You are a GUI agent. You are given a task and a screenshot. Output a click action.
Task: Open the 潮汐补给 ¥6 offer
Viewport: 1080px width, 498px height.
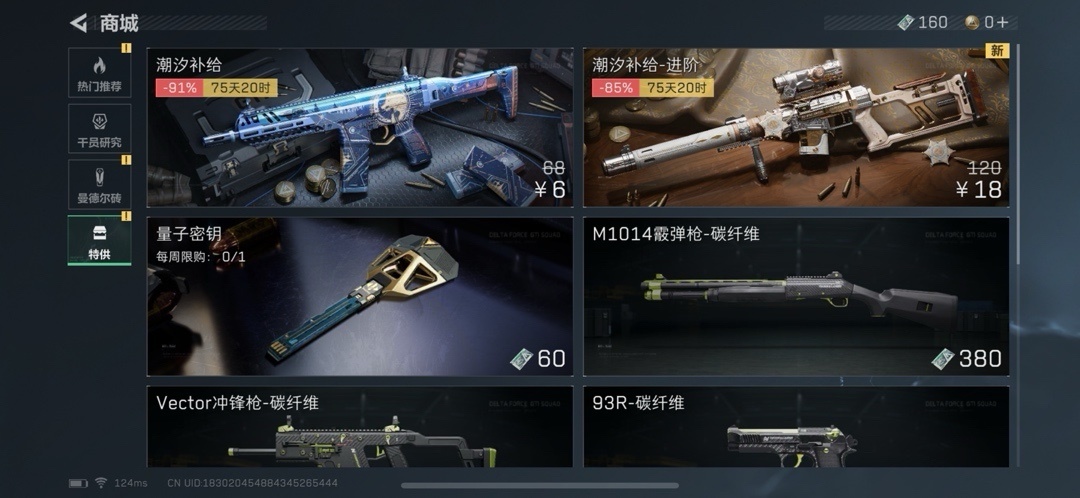[360, 128]
